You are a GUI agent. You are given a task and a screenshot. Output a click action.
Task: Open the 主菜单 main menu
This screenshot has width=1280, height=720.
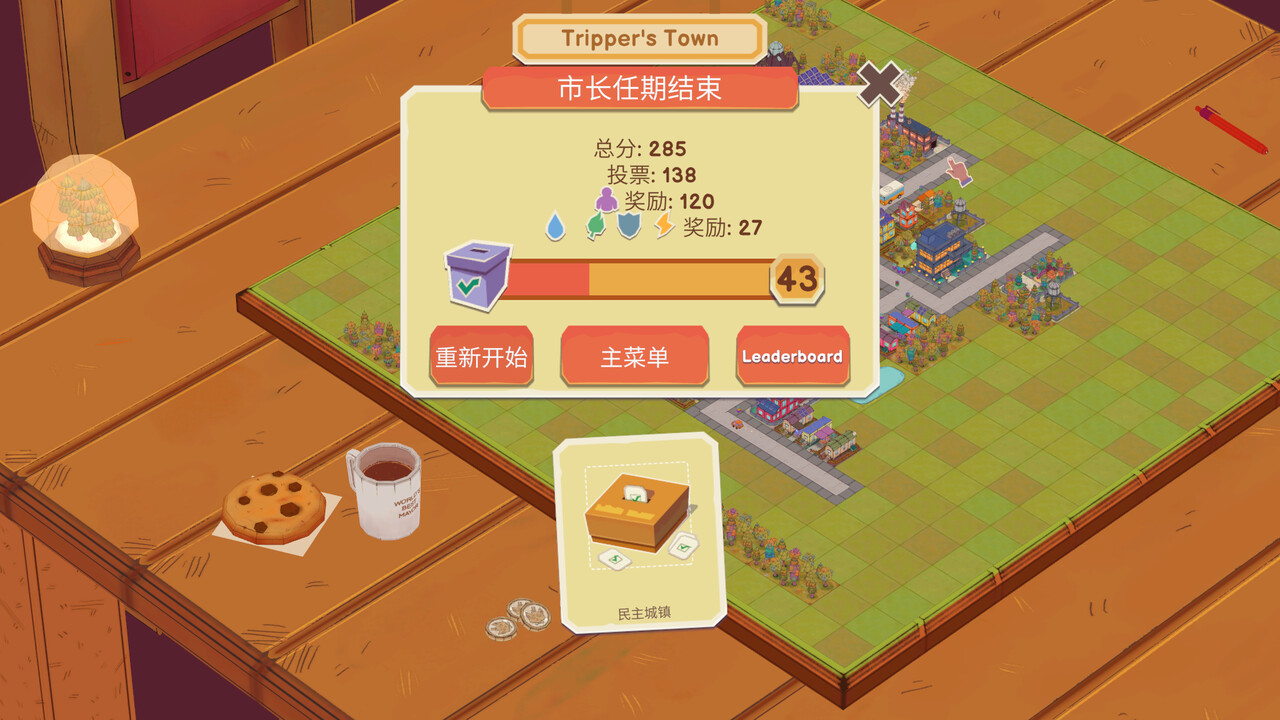point(635,356)
